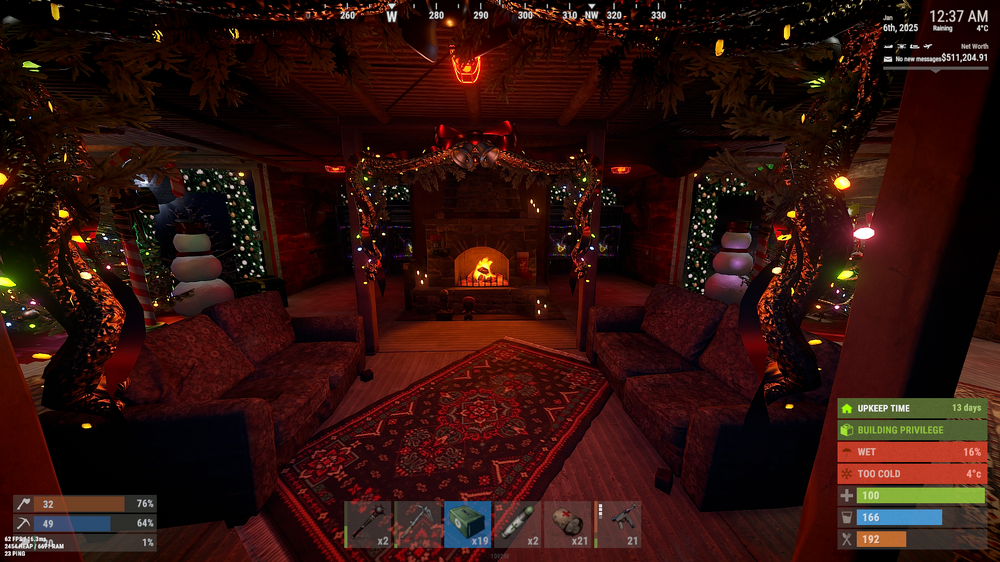Open the envelope messages icon
Screen dimensions: 1000x562
point(887,59)
